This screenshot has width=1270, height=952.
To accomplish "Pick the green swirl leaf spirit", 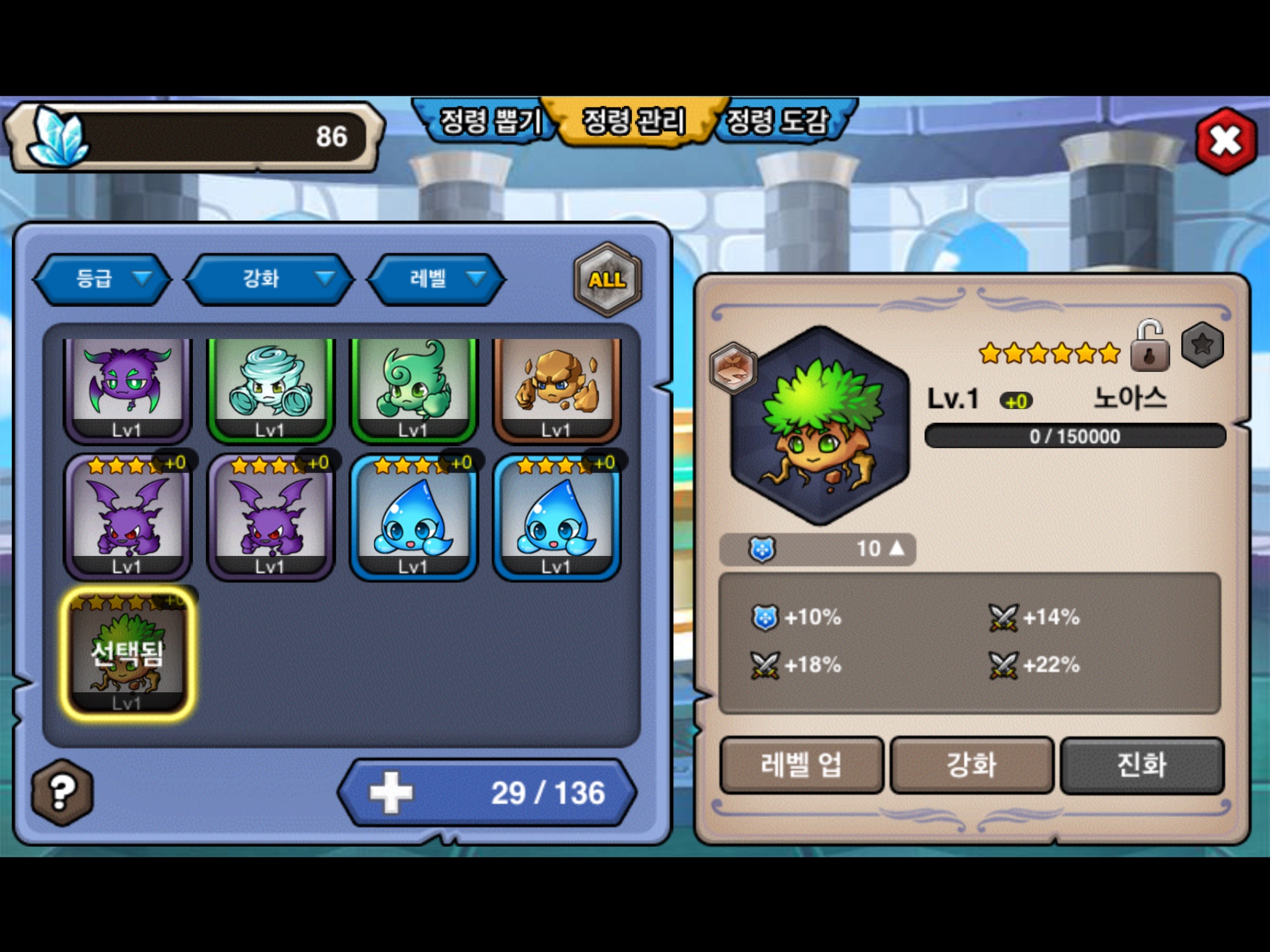I will tap(413, 388).
